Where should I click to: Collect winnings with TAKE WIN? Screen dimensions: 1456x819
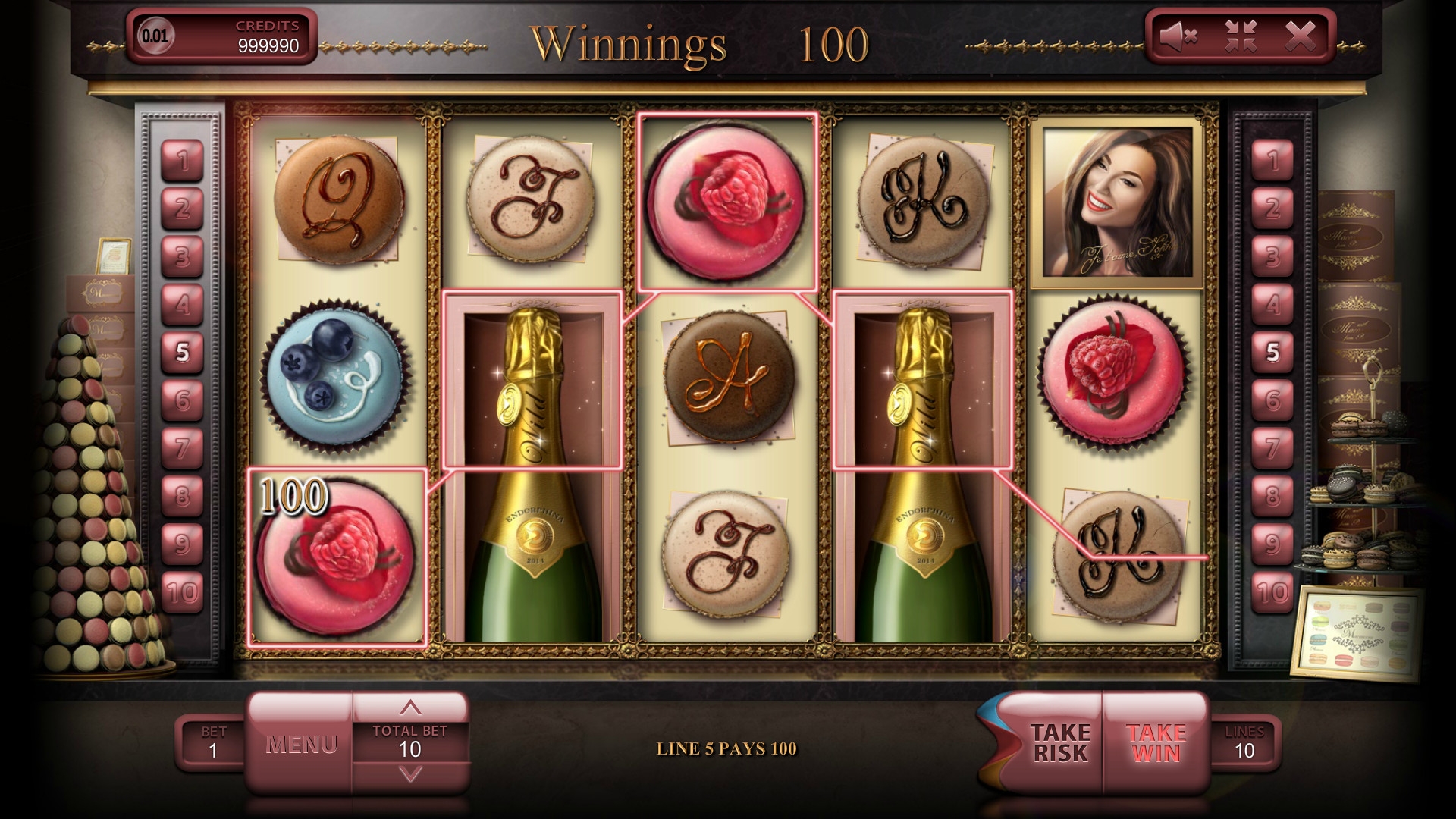1156,743
